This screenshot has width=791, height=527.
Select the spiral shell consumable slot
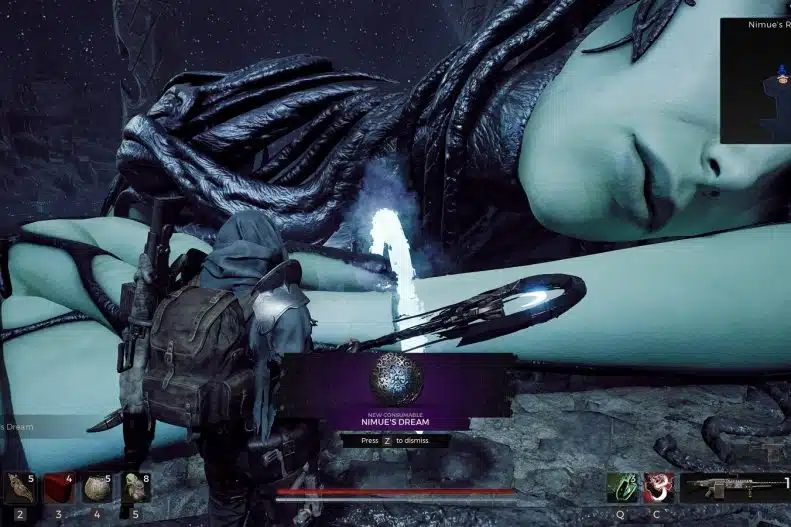coord(20,488)
